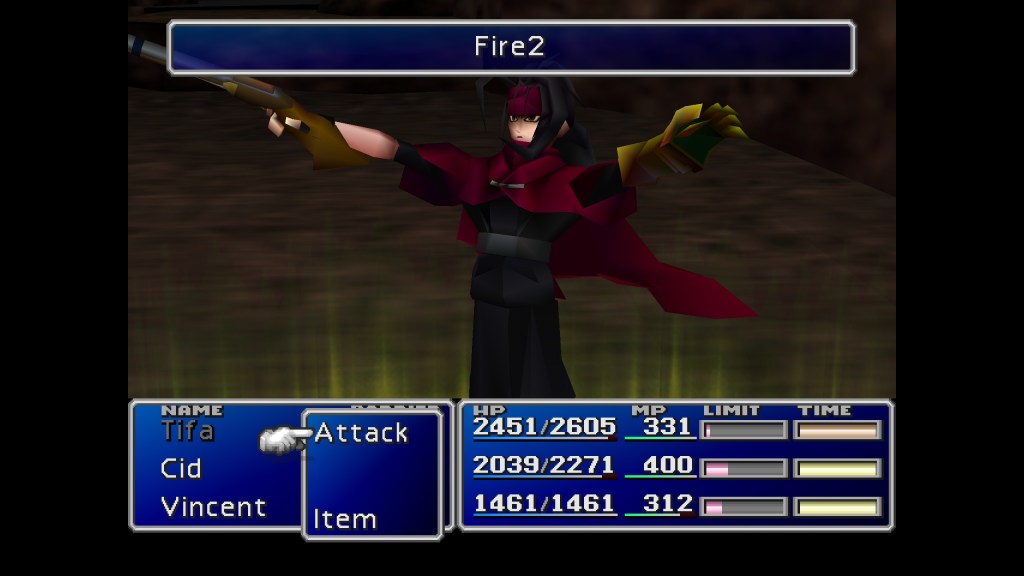Select Vincent in the party list
This screenshot has width=1024, height=576.
pyautogui.click(x=213, y=506)
